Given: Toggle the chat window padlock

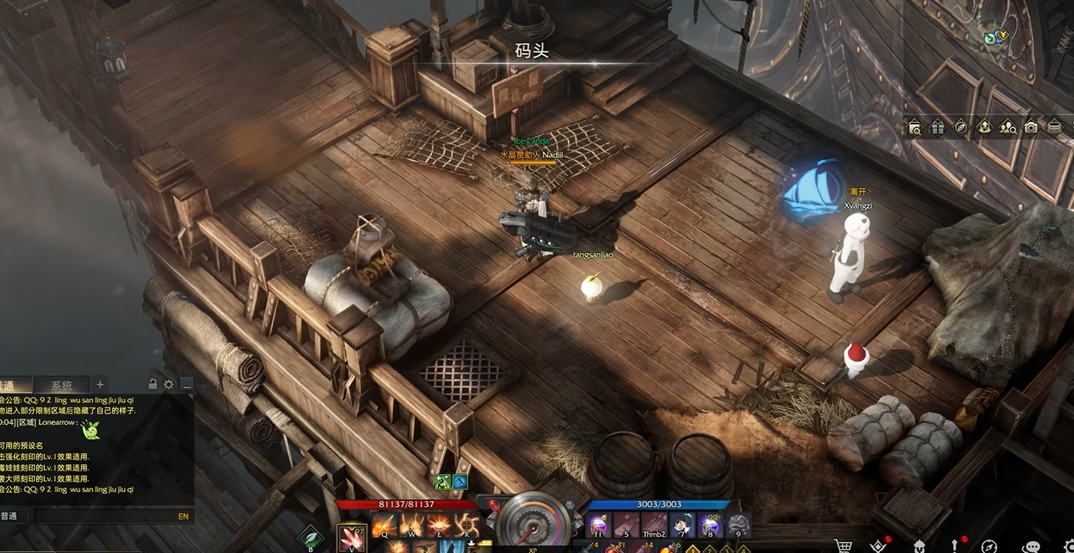Looking at the screenshot, I should (153, 384).
